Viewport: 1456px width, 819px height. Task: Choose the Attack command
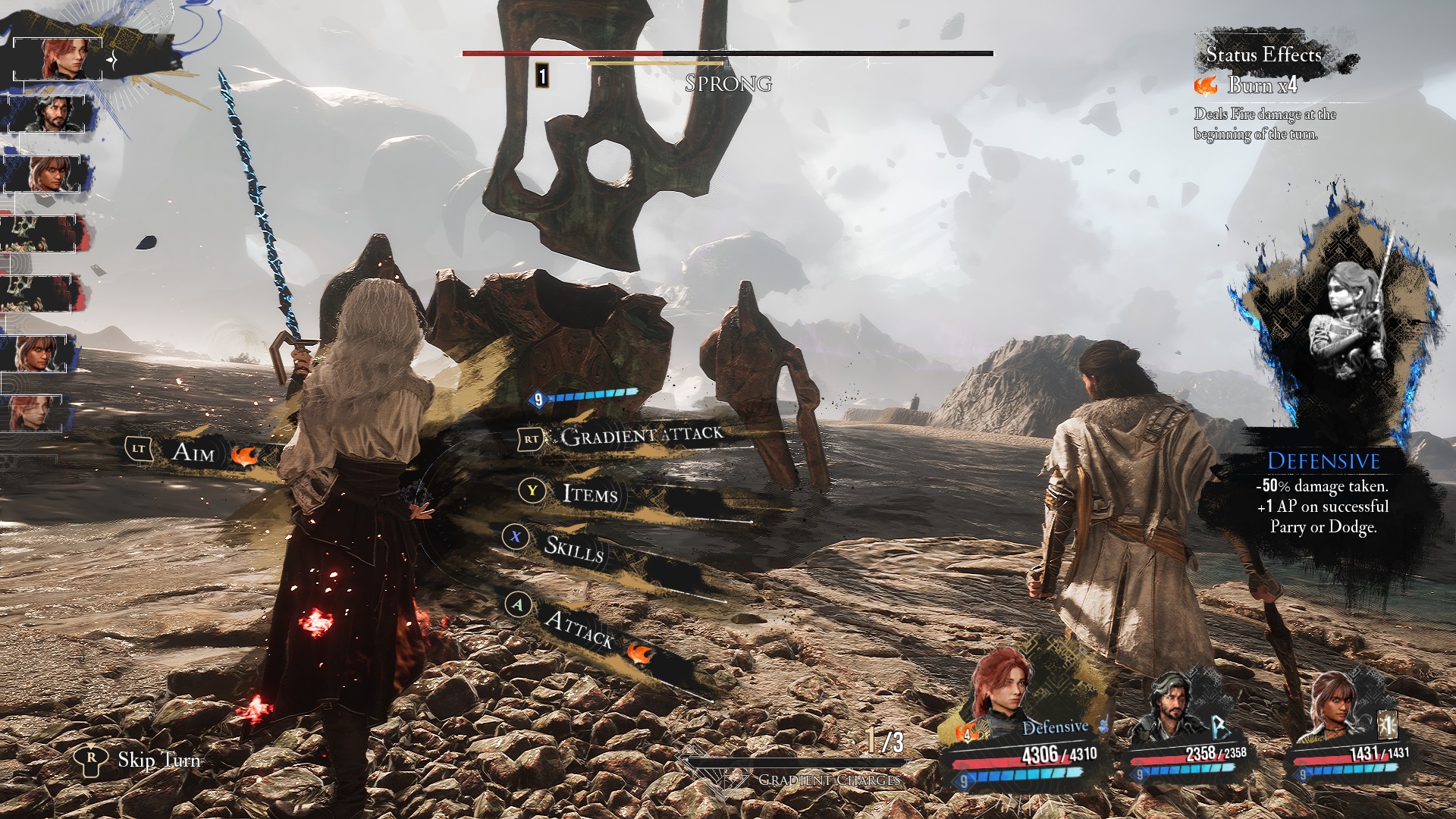coord(579,628)
